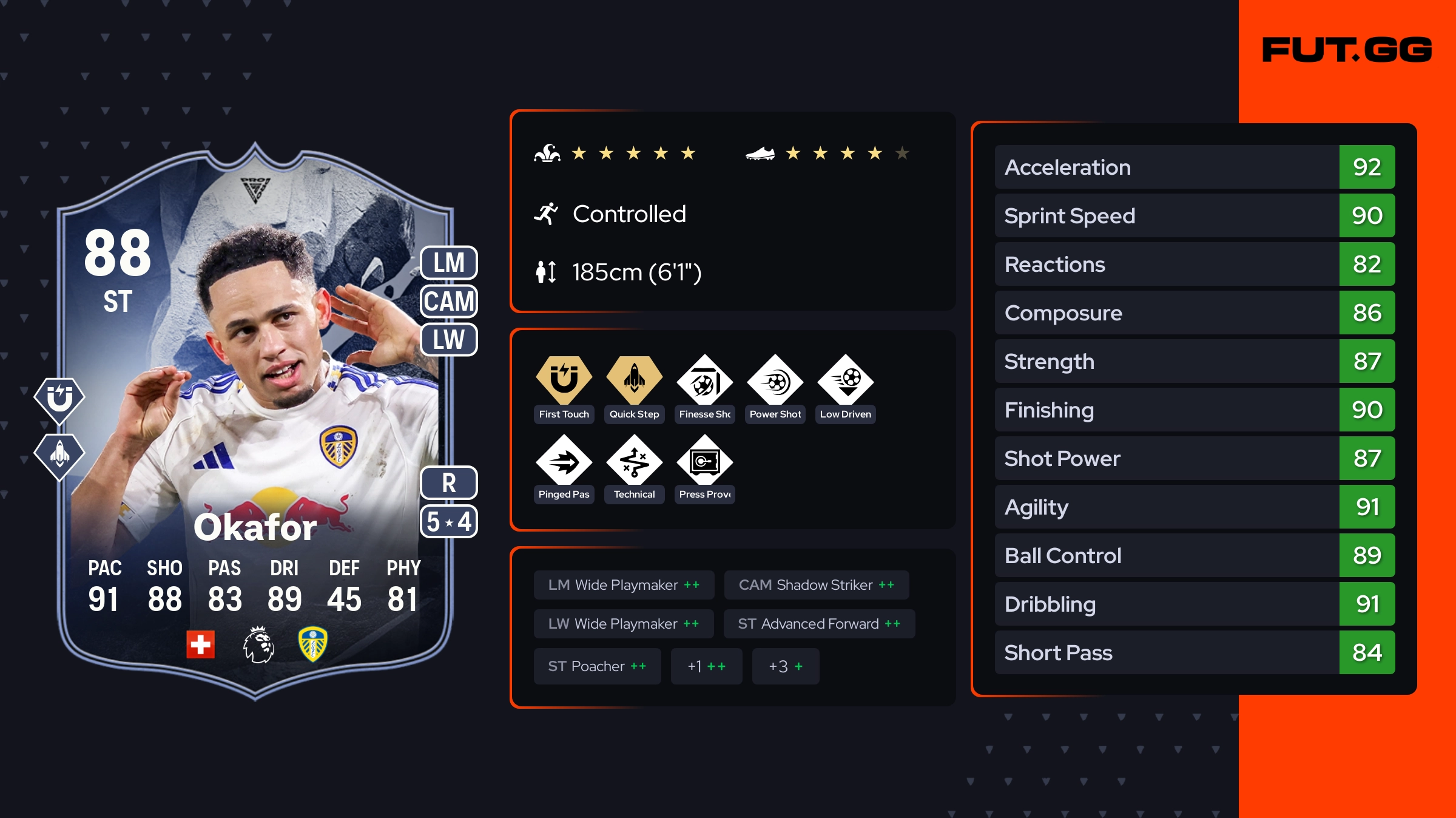Select the Power Shot playstyle icon
This screenshot has width=1456, height=818.
[x=775, y=382]
